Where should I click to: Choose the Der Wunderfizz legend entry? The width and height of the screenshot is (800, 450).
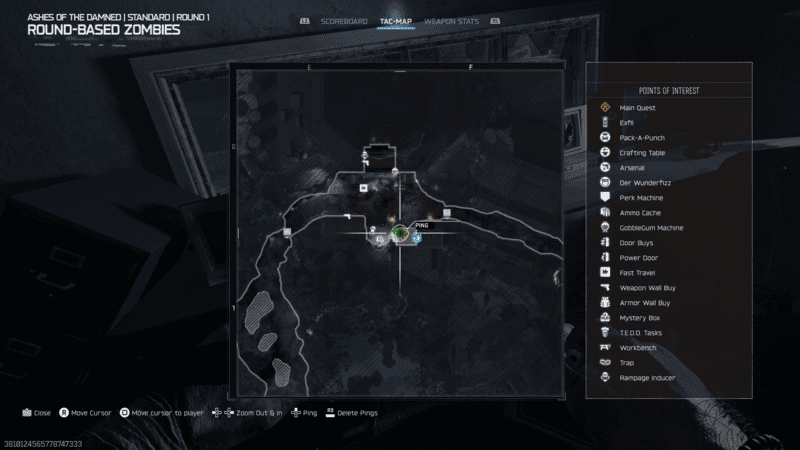pos(642,182)
